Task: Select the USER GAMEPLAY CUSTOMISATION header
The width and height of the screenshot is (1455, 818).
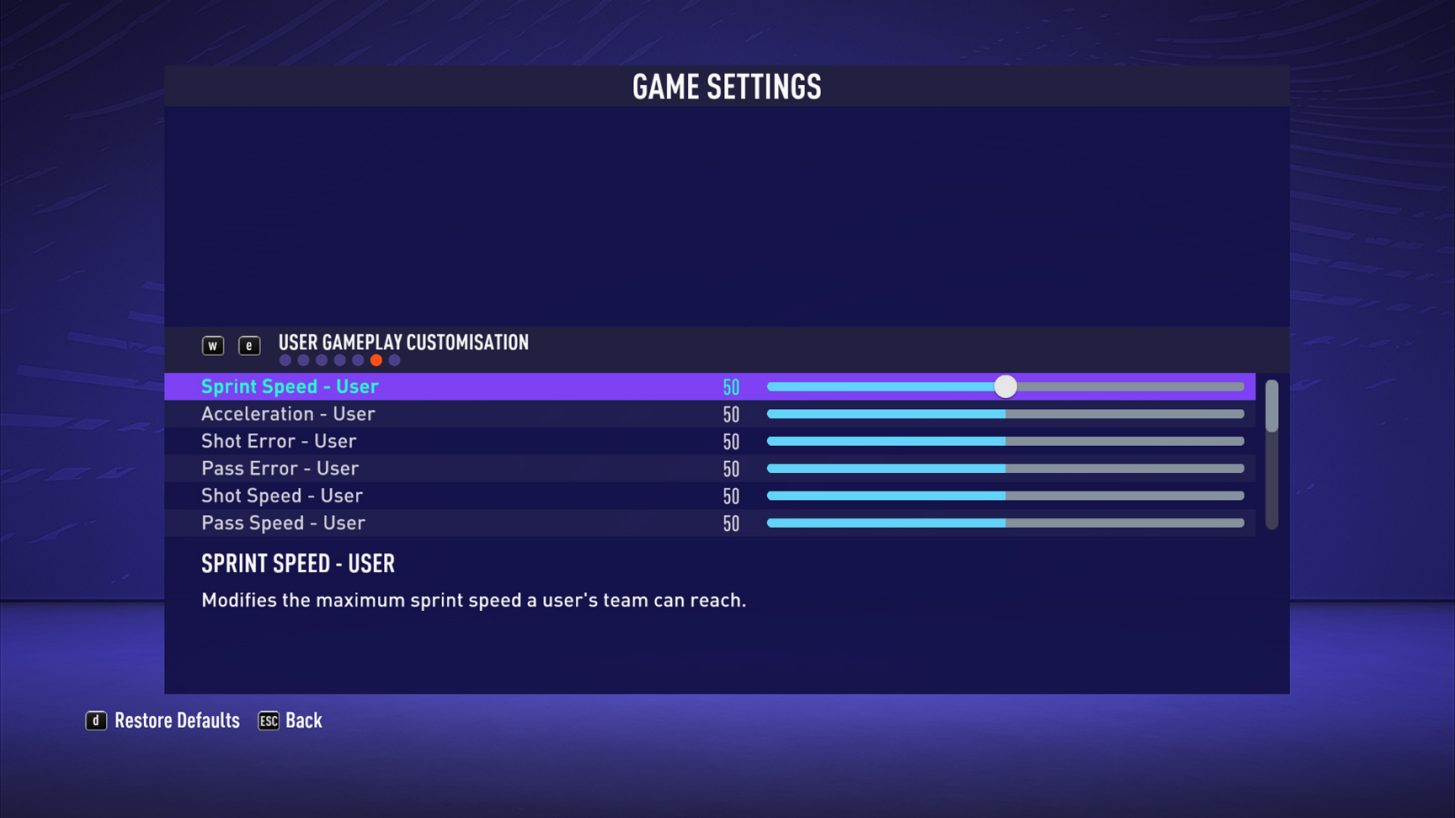Action: (404, 342)
